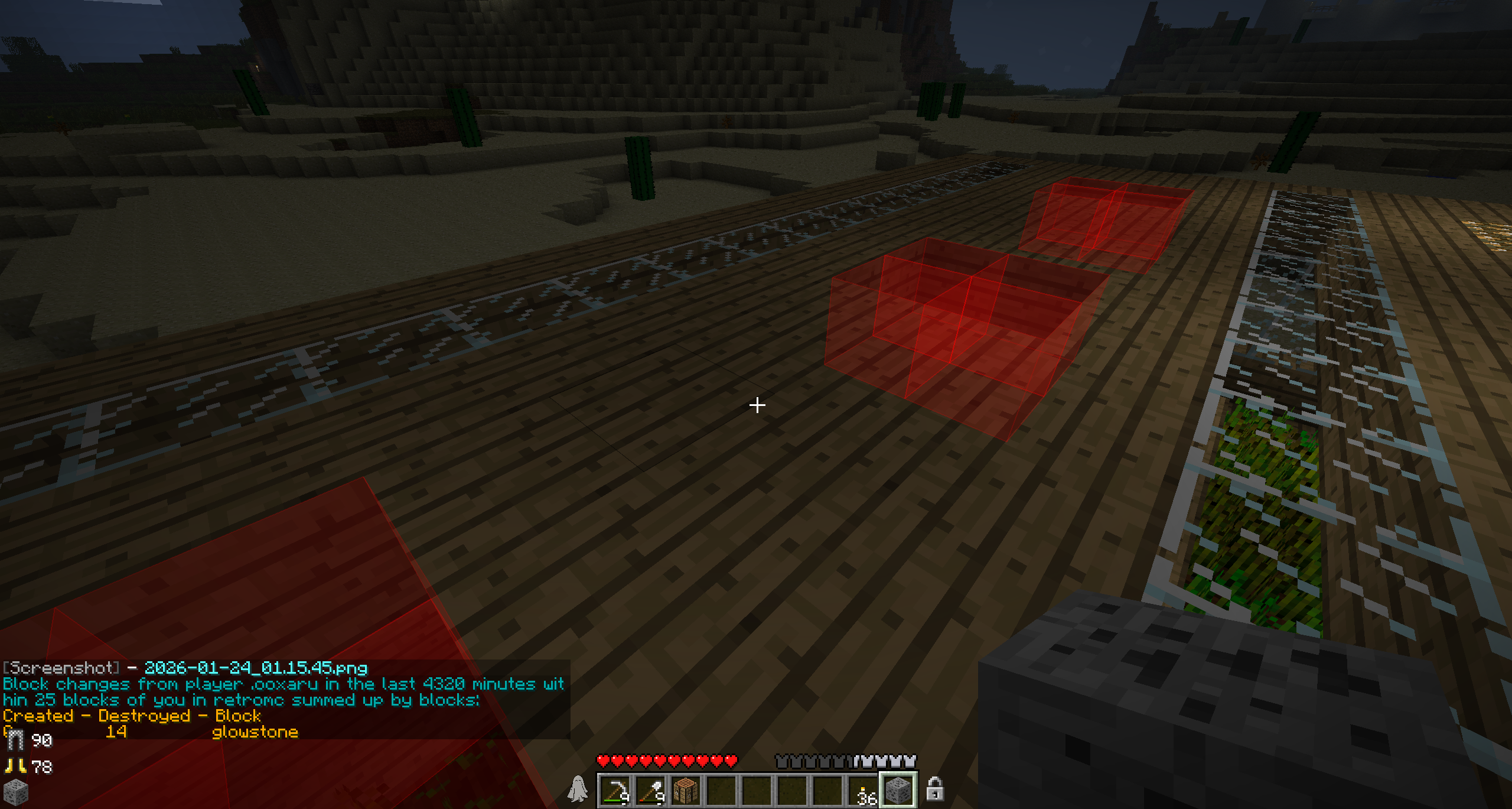
Task: Click the held stone block status icon
Action: (x=15, y=793)
